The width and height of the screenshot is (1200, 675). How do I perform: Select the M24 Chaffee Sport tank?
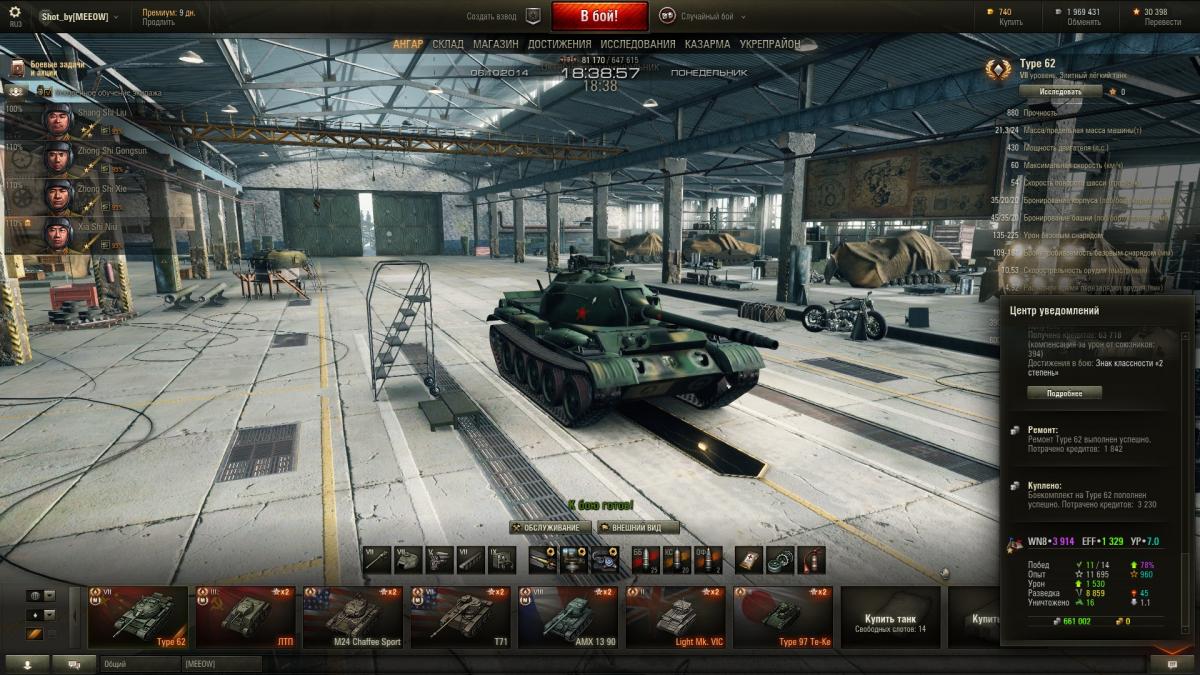[353, 617]
